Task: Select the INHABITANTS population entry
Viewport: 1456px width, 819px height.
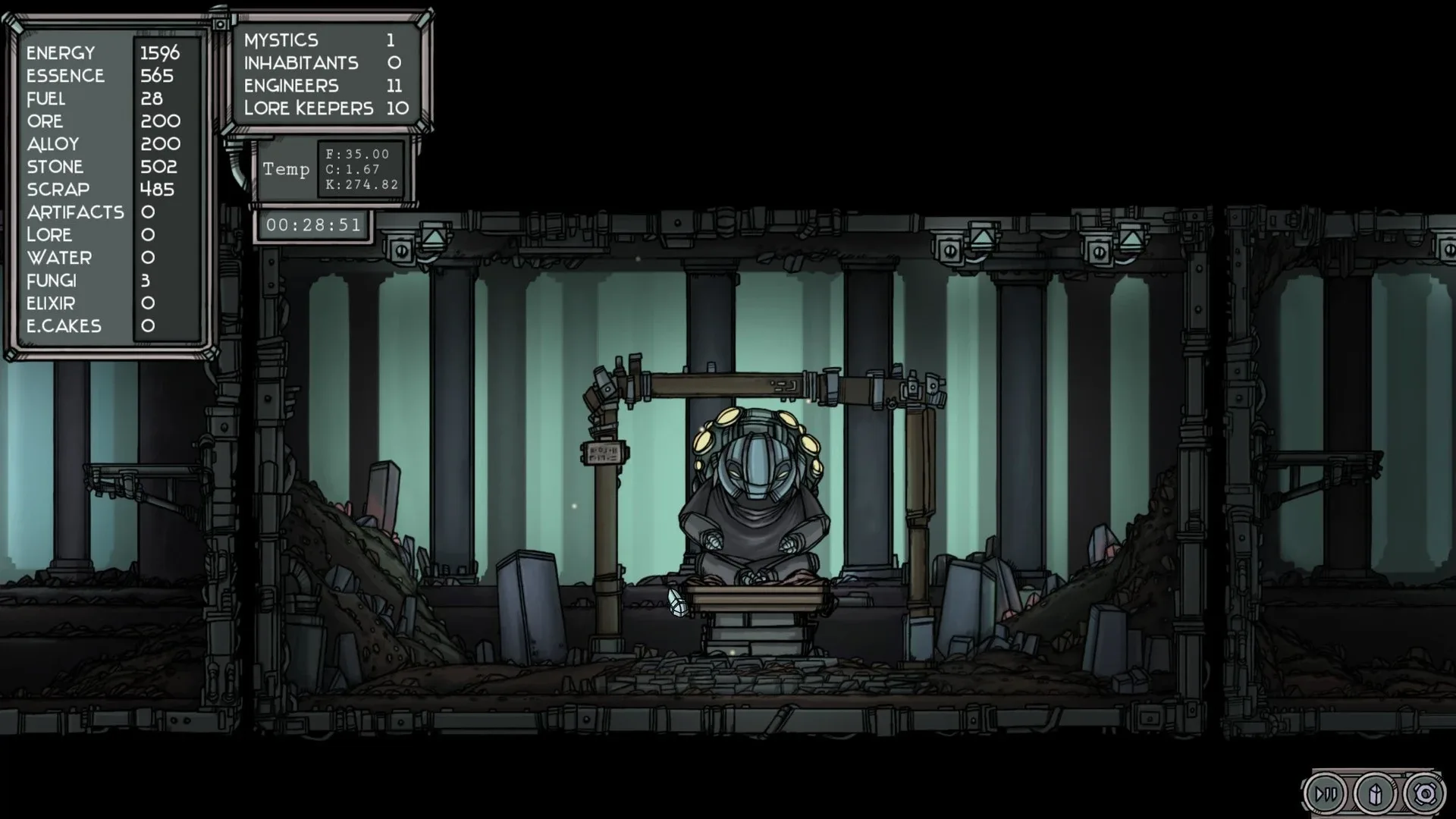Action: [318, 63]
